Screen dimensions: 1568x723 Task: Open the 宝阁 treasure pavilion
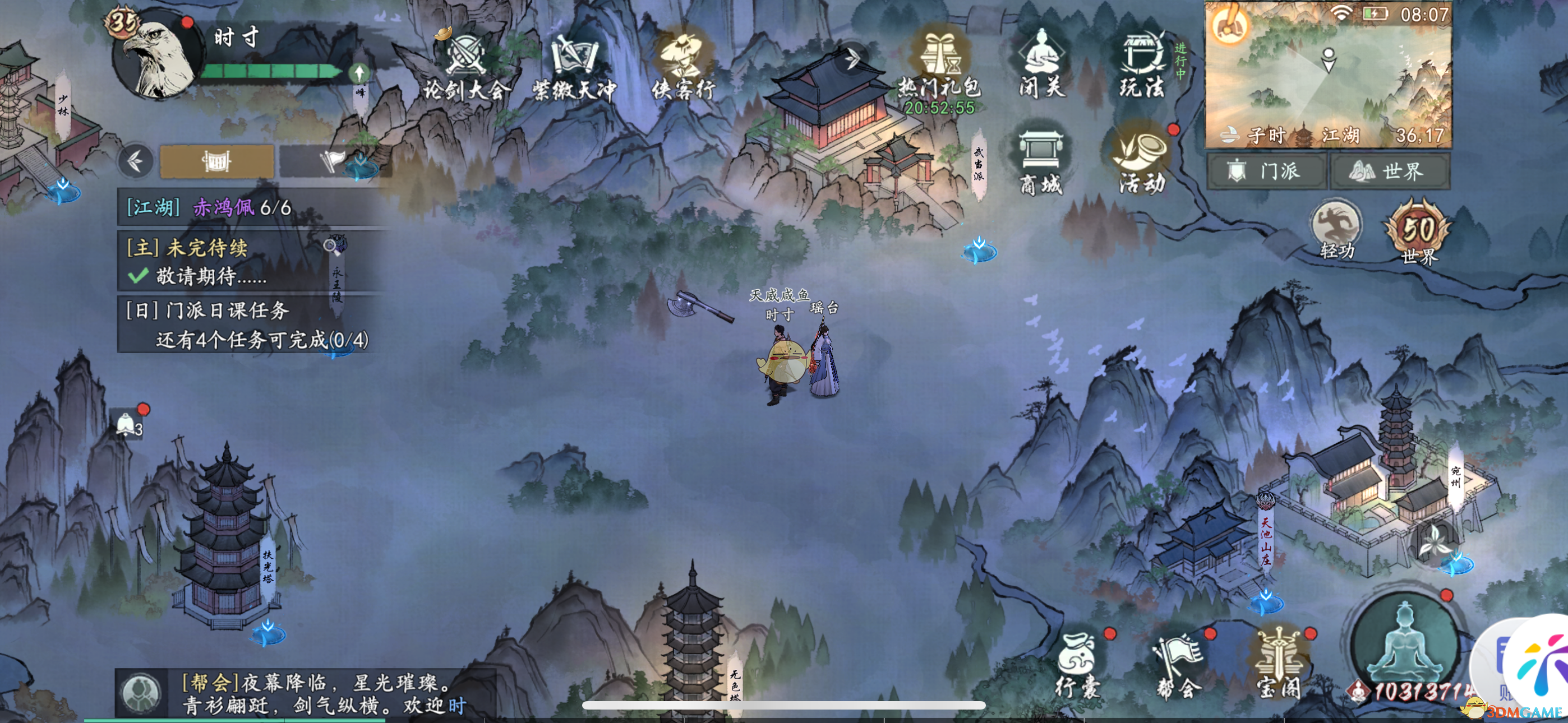tap(1279, 665)
